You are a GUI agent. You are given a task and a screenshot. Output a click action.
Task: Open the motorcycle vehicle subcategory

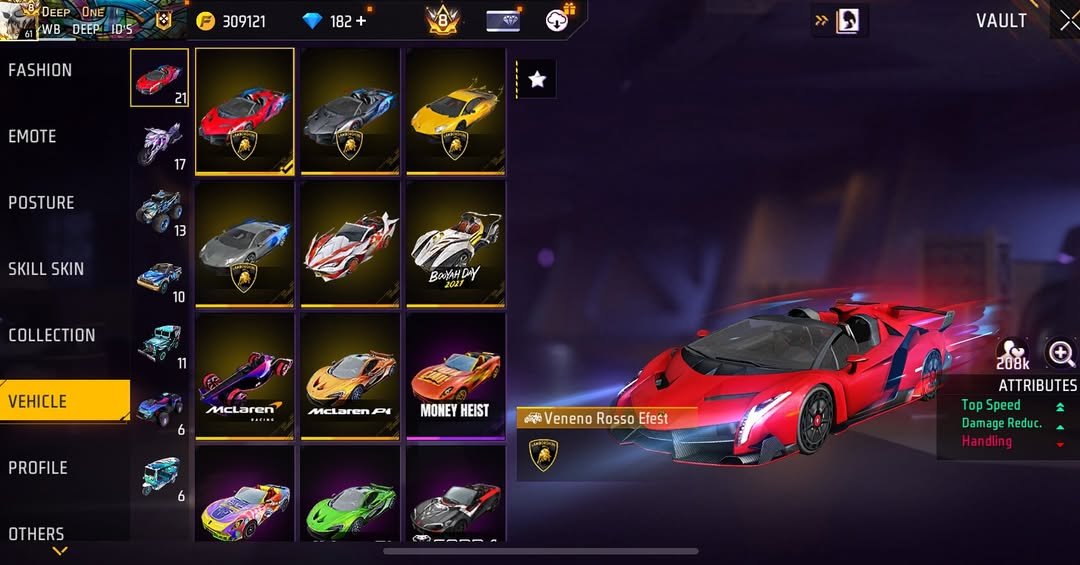(x=160, y=143)
